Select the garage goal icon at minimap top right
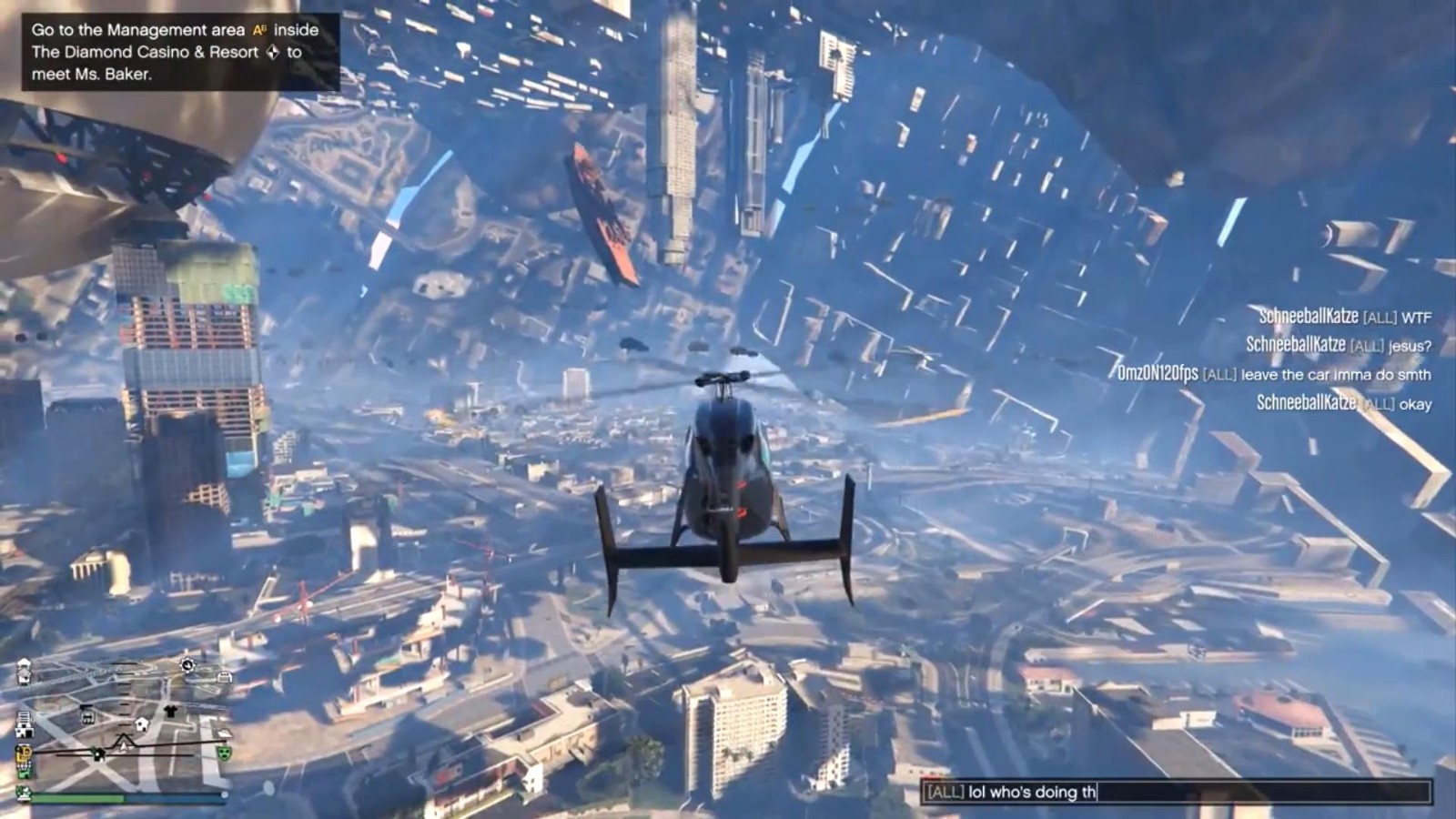Image resolution: width=1456 pixels, height=819 pixels. click(224, 676)
